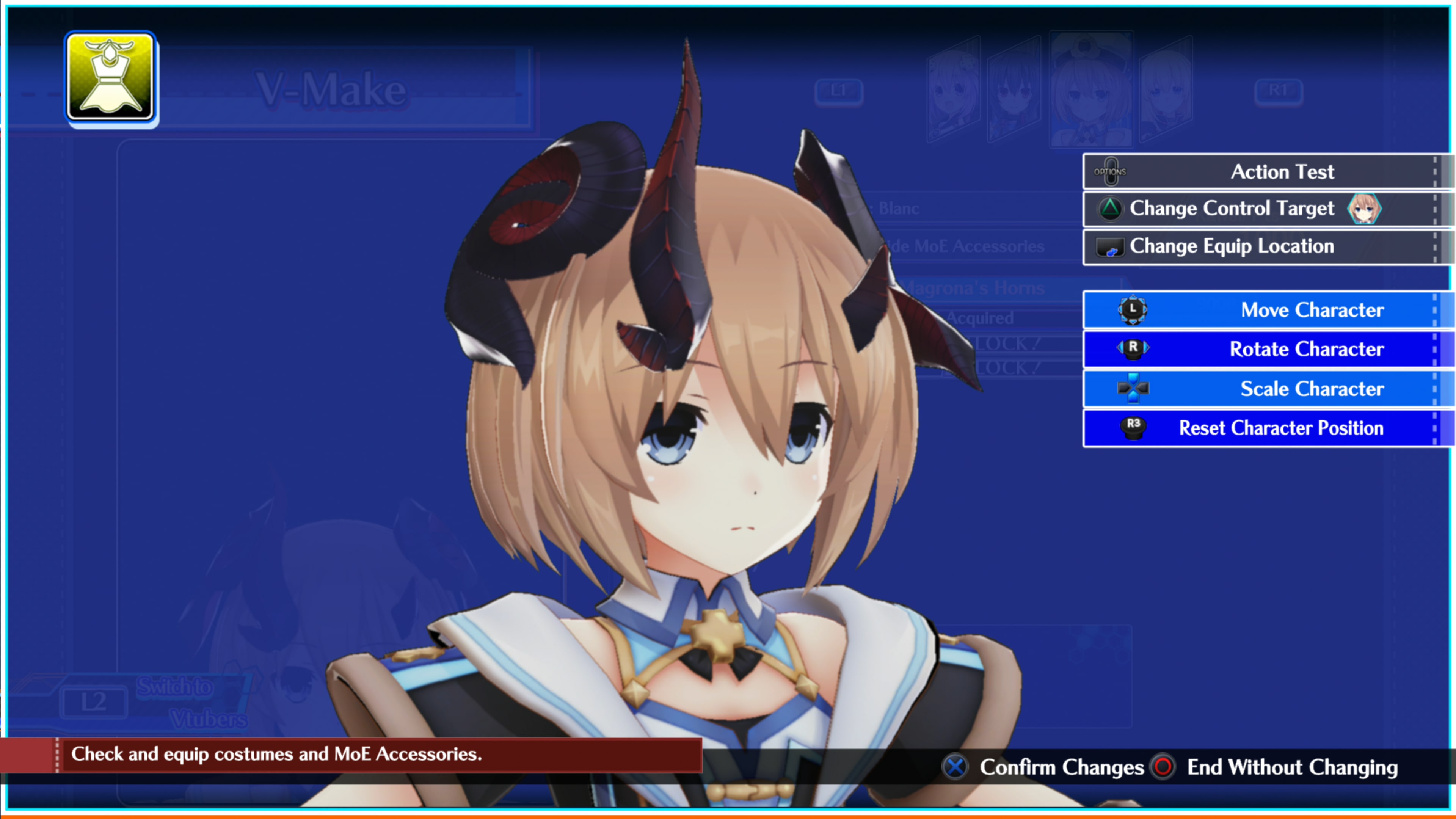Click the D-pad icon on Scale Character
This screenshot has height=819, width=1456.
(x=1133, y=388)
